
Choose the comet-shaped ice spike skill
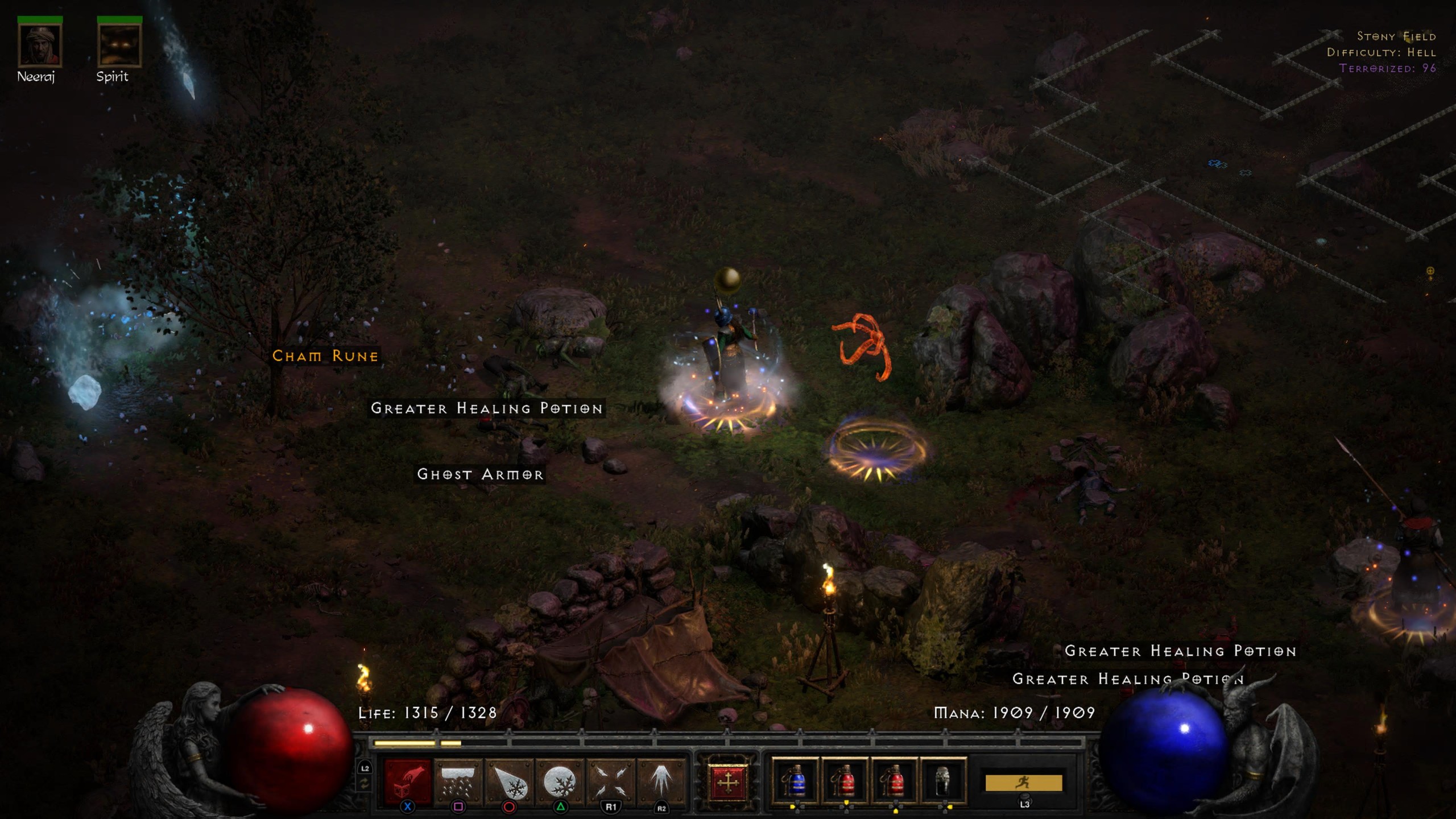(510, 783)
